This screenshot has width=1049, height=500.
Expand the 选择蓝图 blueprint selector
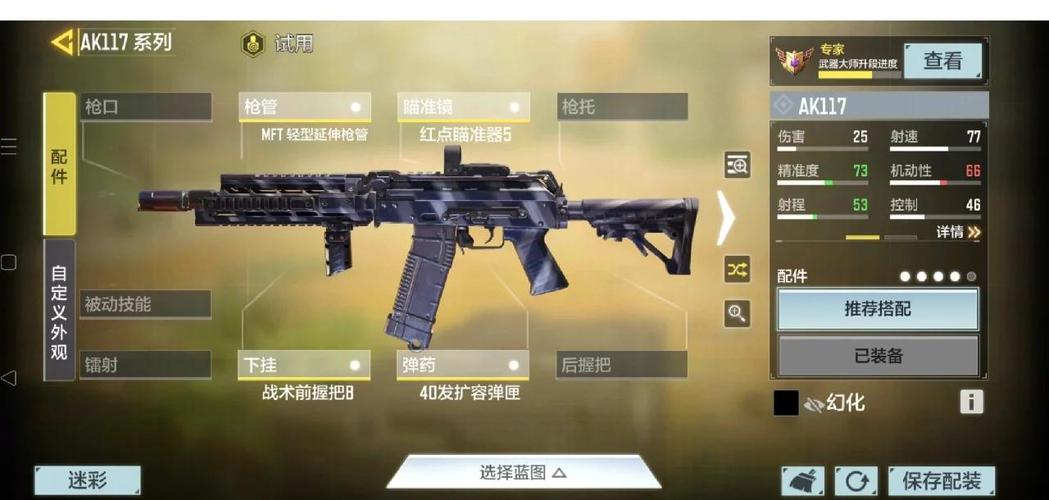coord(523,472)
